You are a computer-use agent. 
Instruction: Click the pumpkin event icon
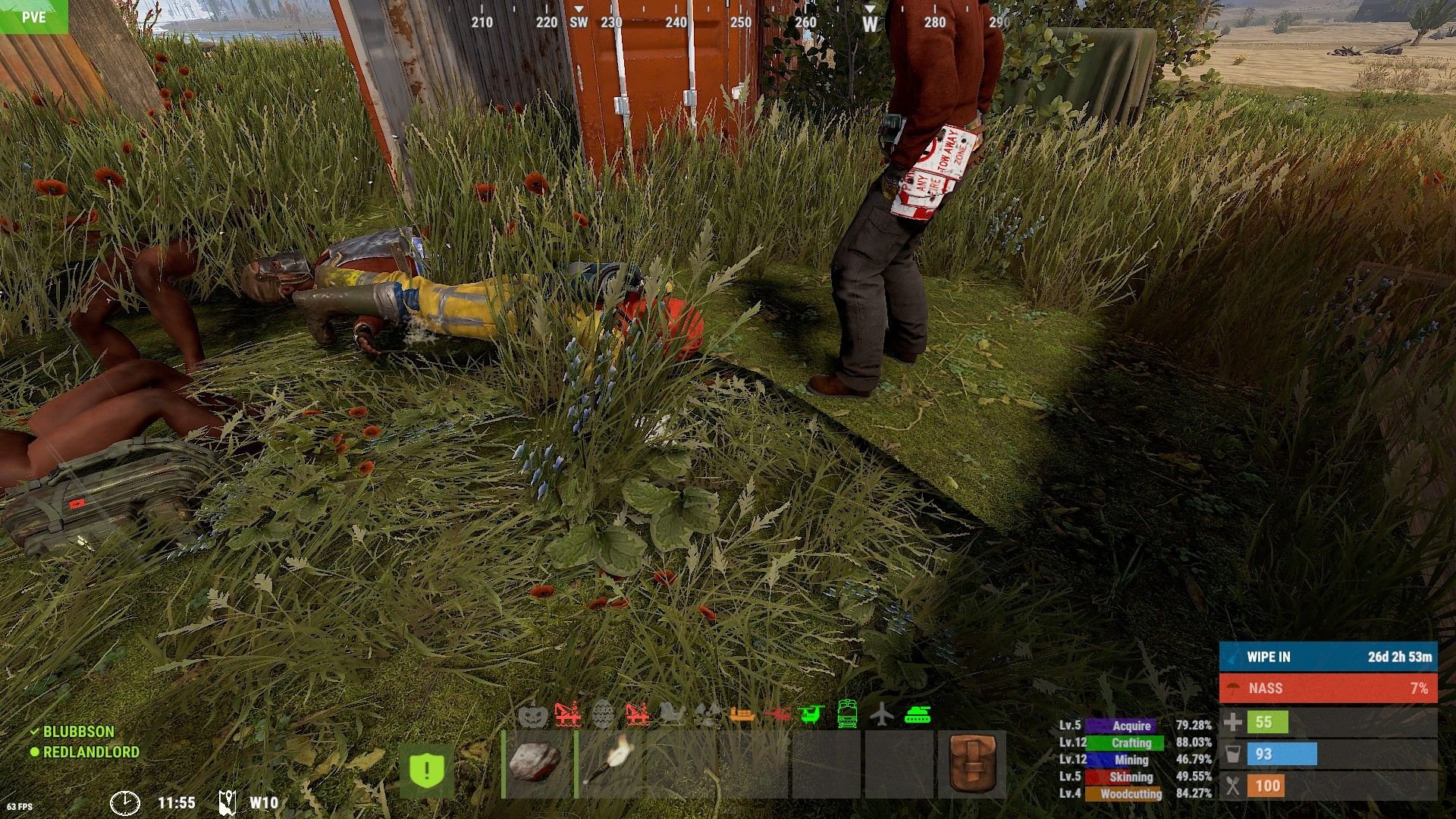pyautogui.click(x=532, y=714)
